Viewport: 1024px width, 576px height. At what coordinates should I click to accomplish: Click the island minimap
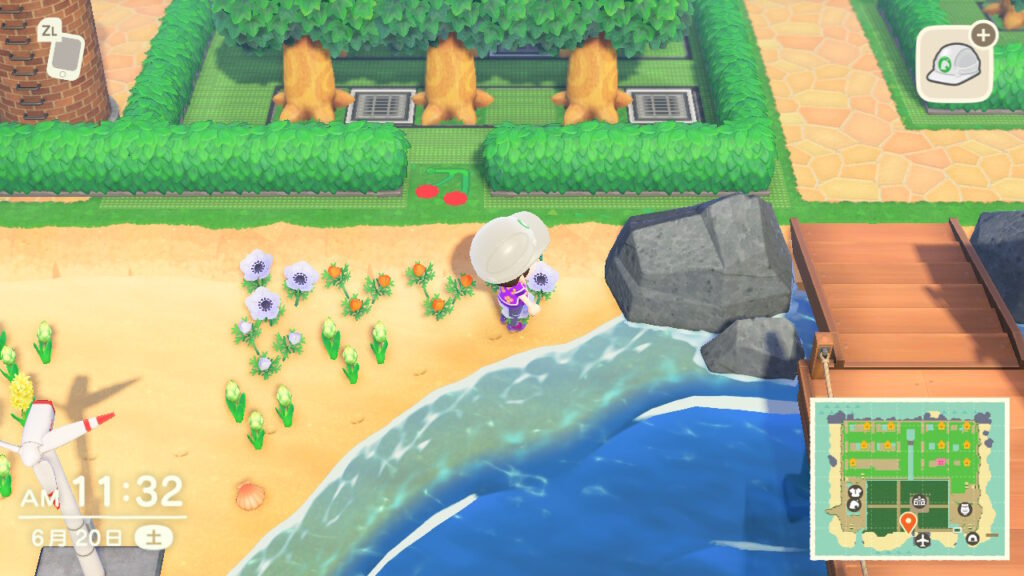908,478
